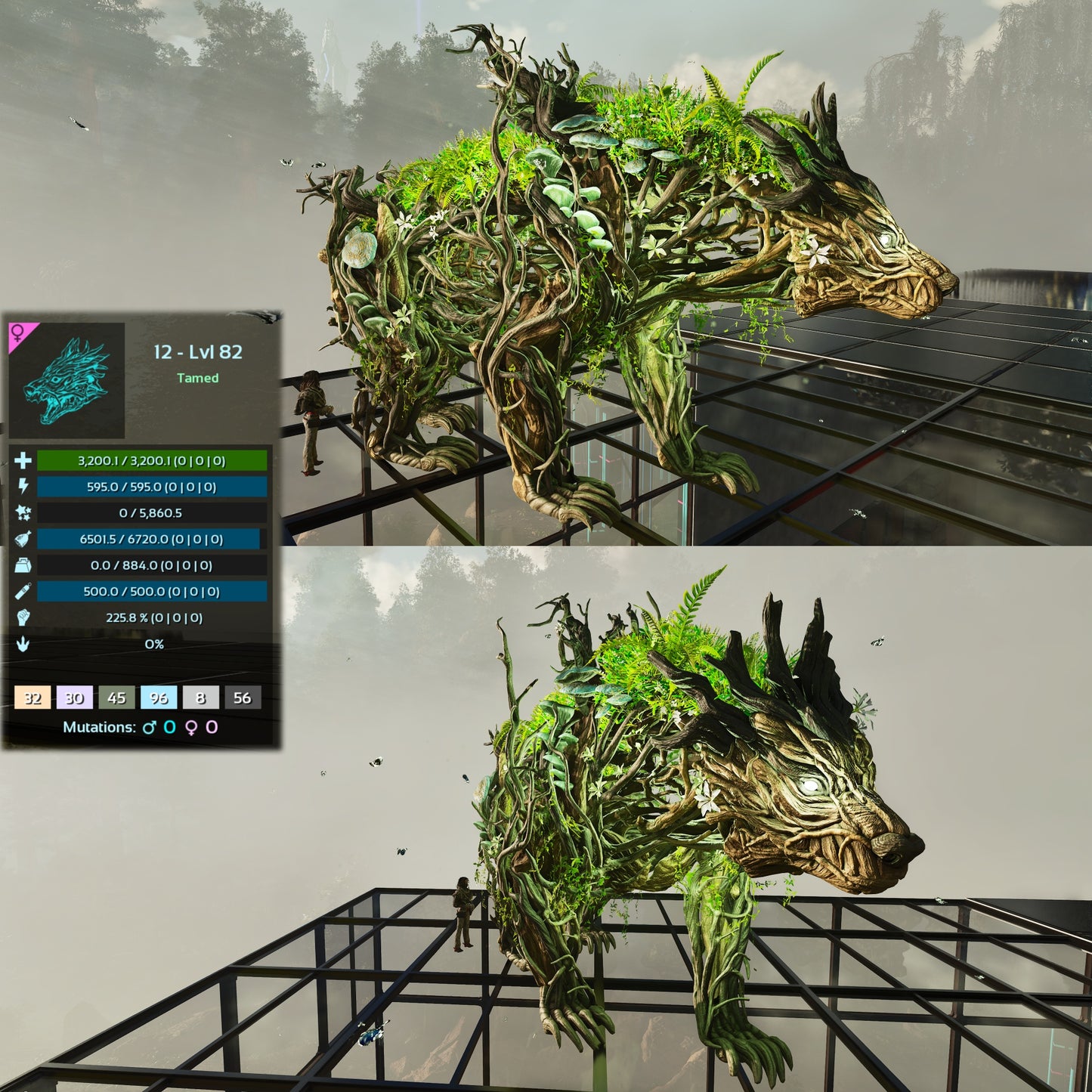
Task: Choose the color swatch labeled 45
Action: [x=116, y=698]
